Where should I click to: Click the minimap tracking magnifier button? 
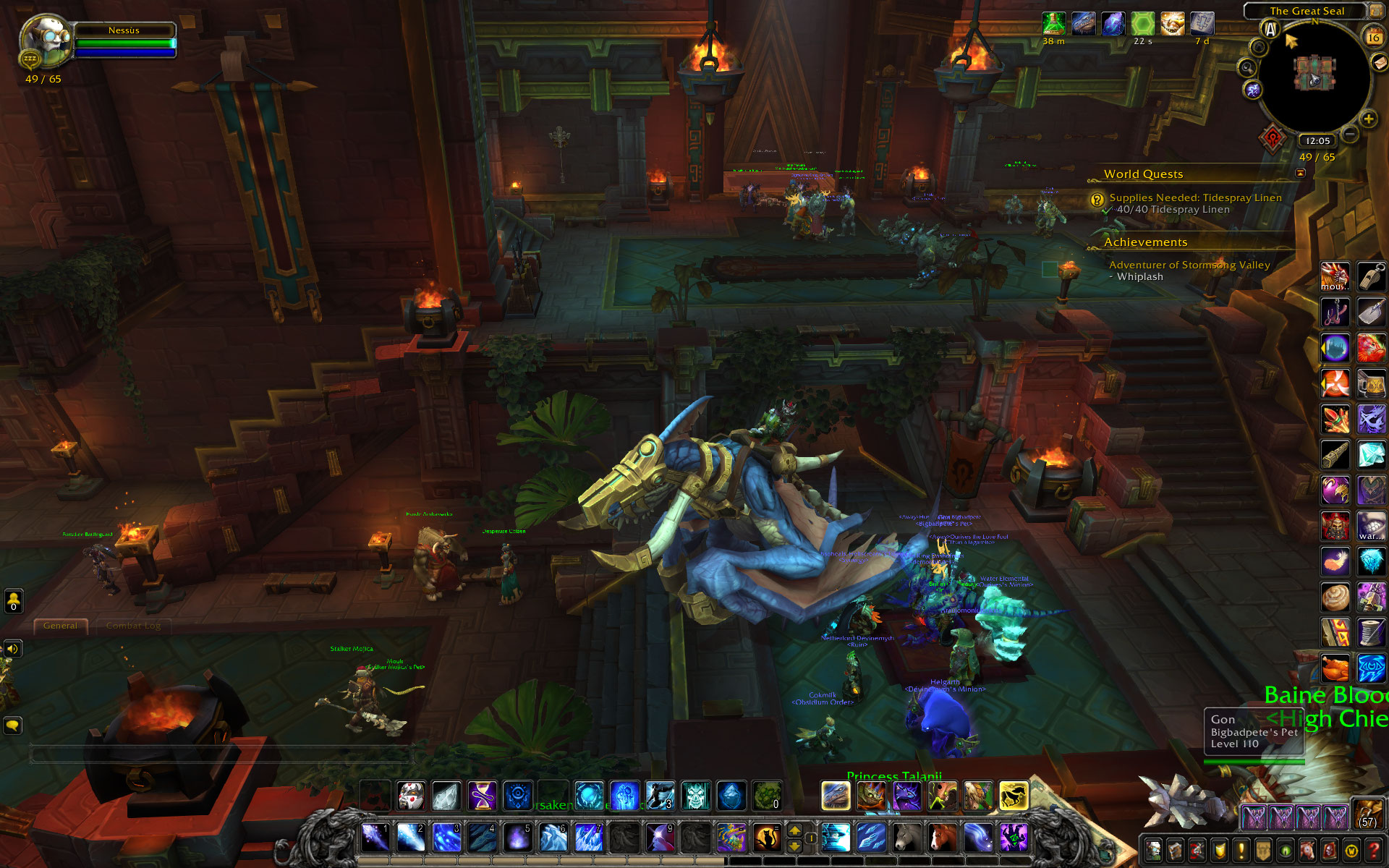[1246, 68]
